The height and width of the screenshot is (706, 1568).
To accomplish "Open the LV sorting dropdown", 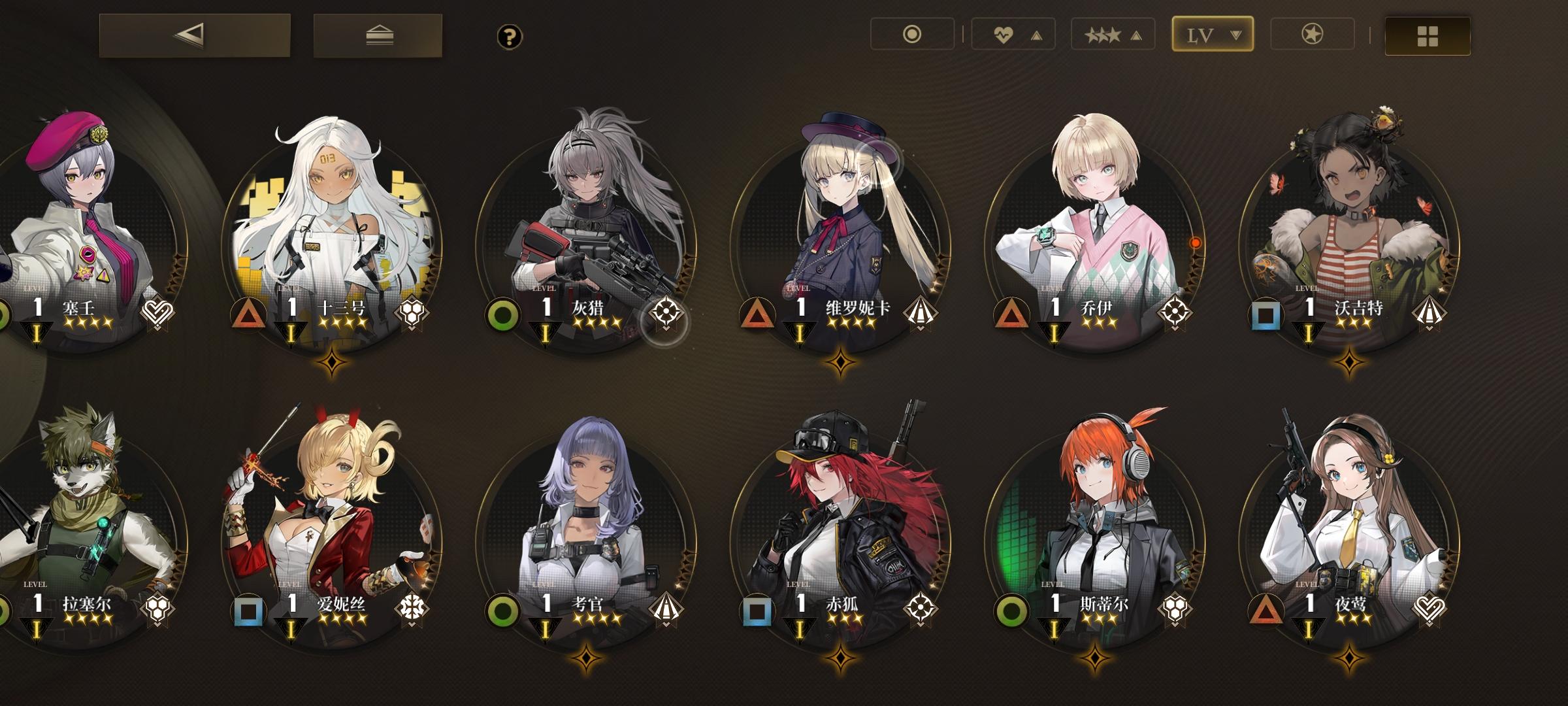I will click(x=1212, y=34).
